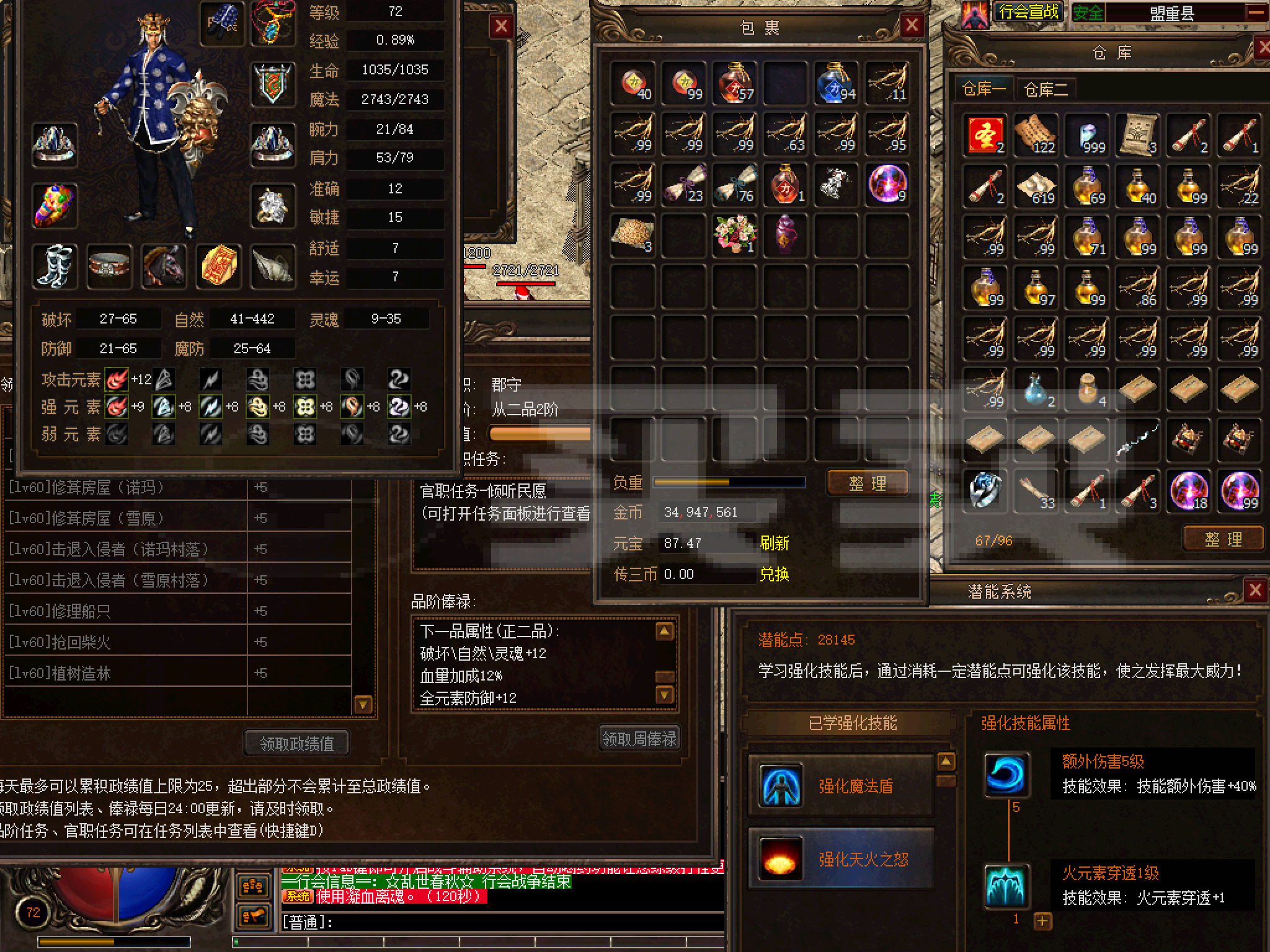Pick the blue potion flask in bag
This screenshot has width=1270, height=952.
(836, 82)
